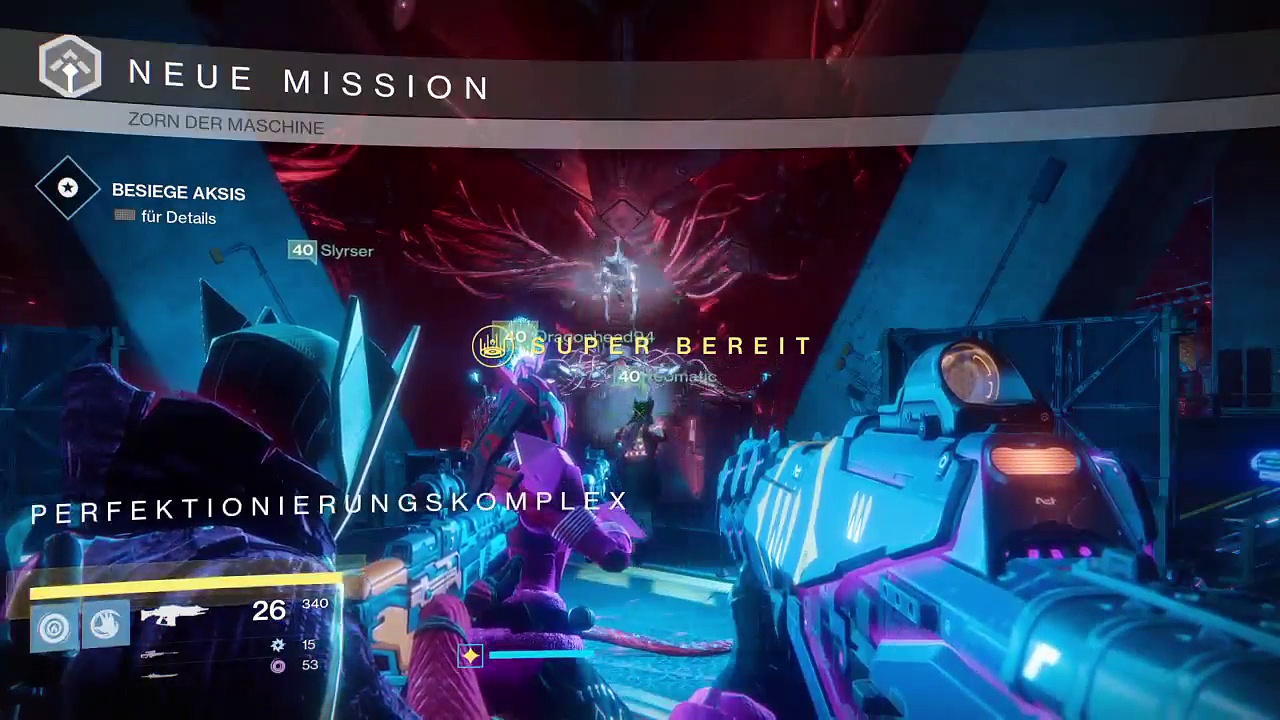Viewport: 1280px width, 720px height.
Task: Activate the melee ability icon
Action: tap(104, 627)
